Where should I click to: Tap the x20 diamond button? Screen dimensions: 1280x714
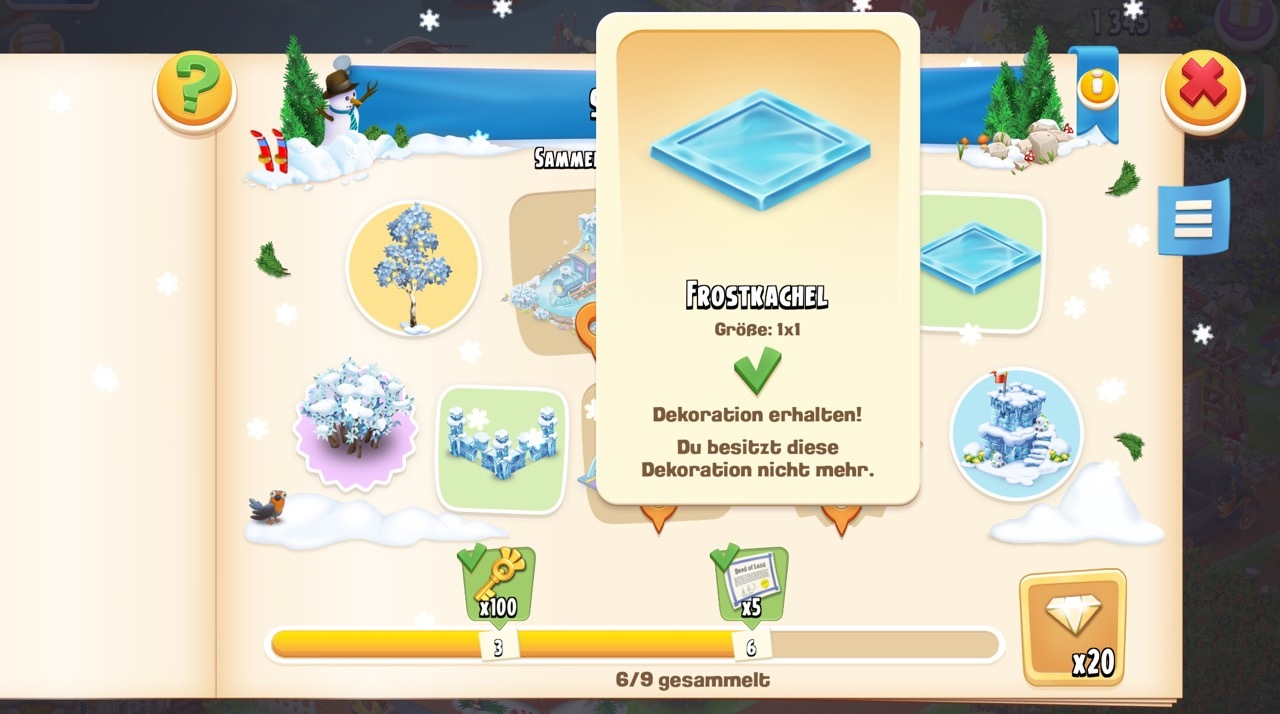click(x=1072, y=627)
